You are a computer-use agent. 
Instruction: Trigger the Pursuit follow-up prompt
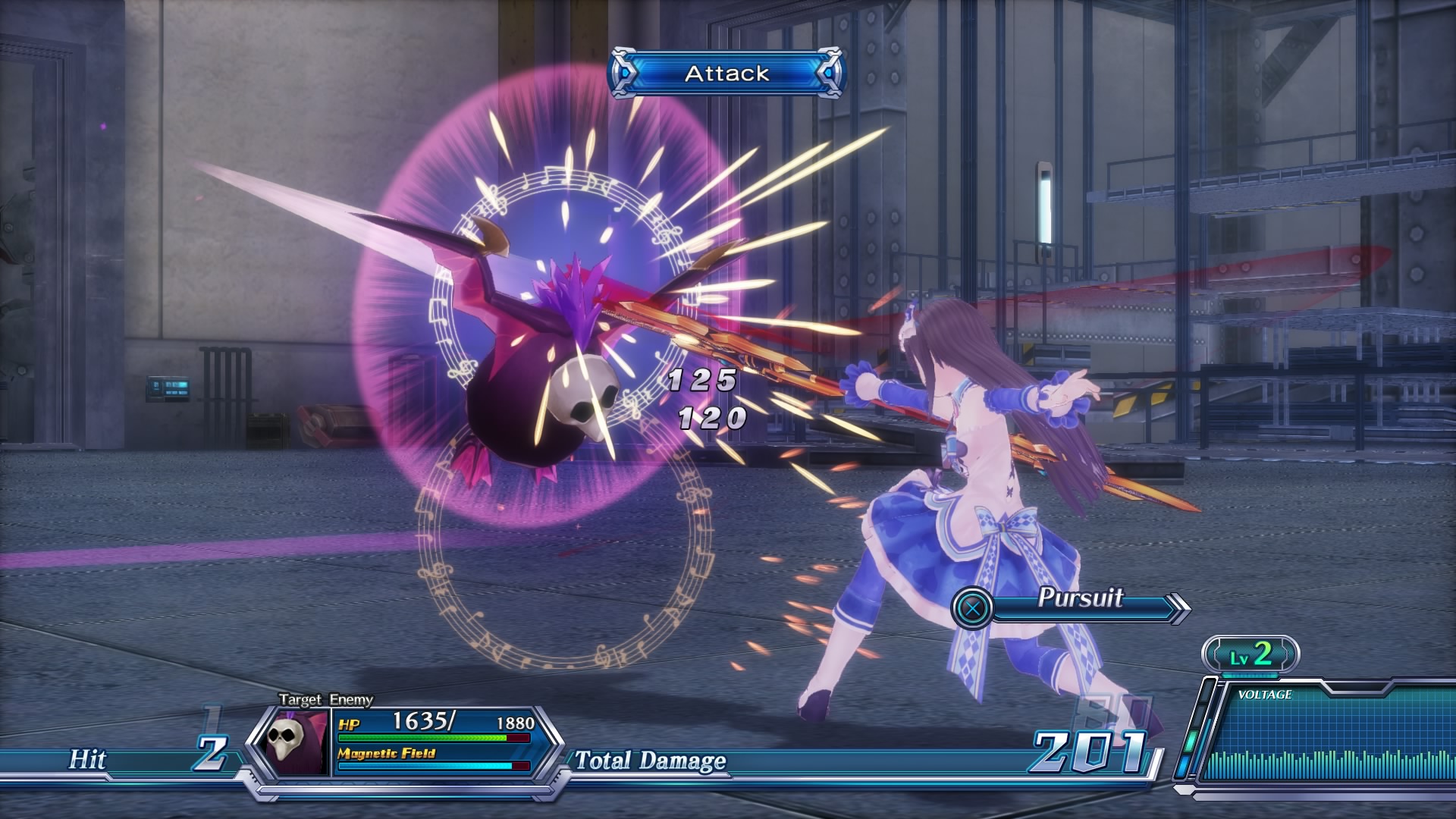pyautogui.click(x=1069, y=606)
